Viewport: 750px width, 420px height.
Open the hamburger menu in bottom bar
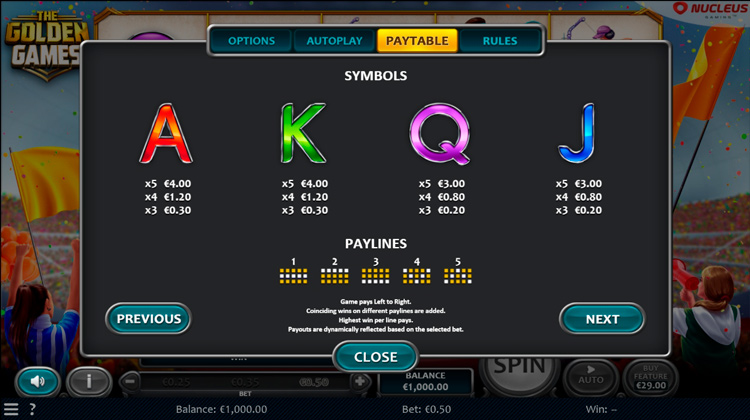pyautogui.click(x=11, y=409)
